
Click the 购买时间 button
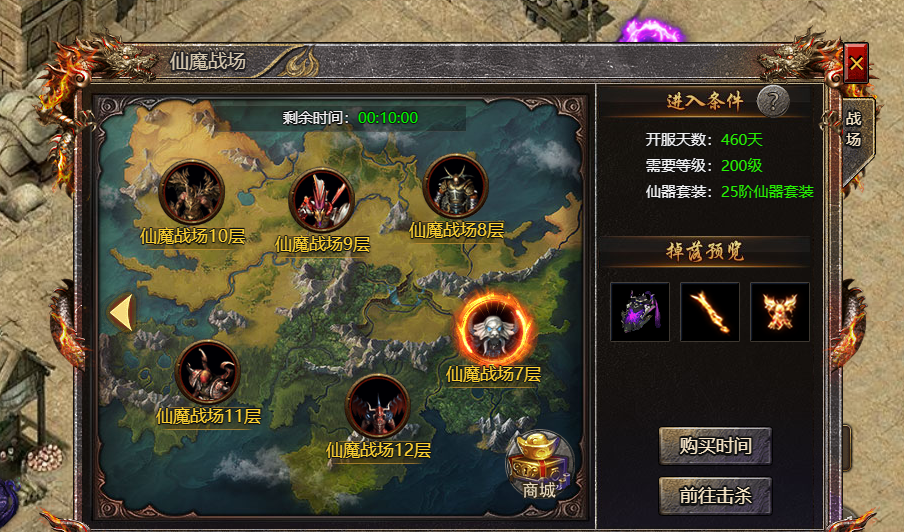[715, 446]
